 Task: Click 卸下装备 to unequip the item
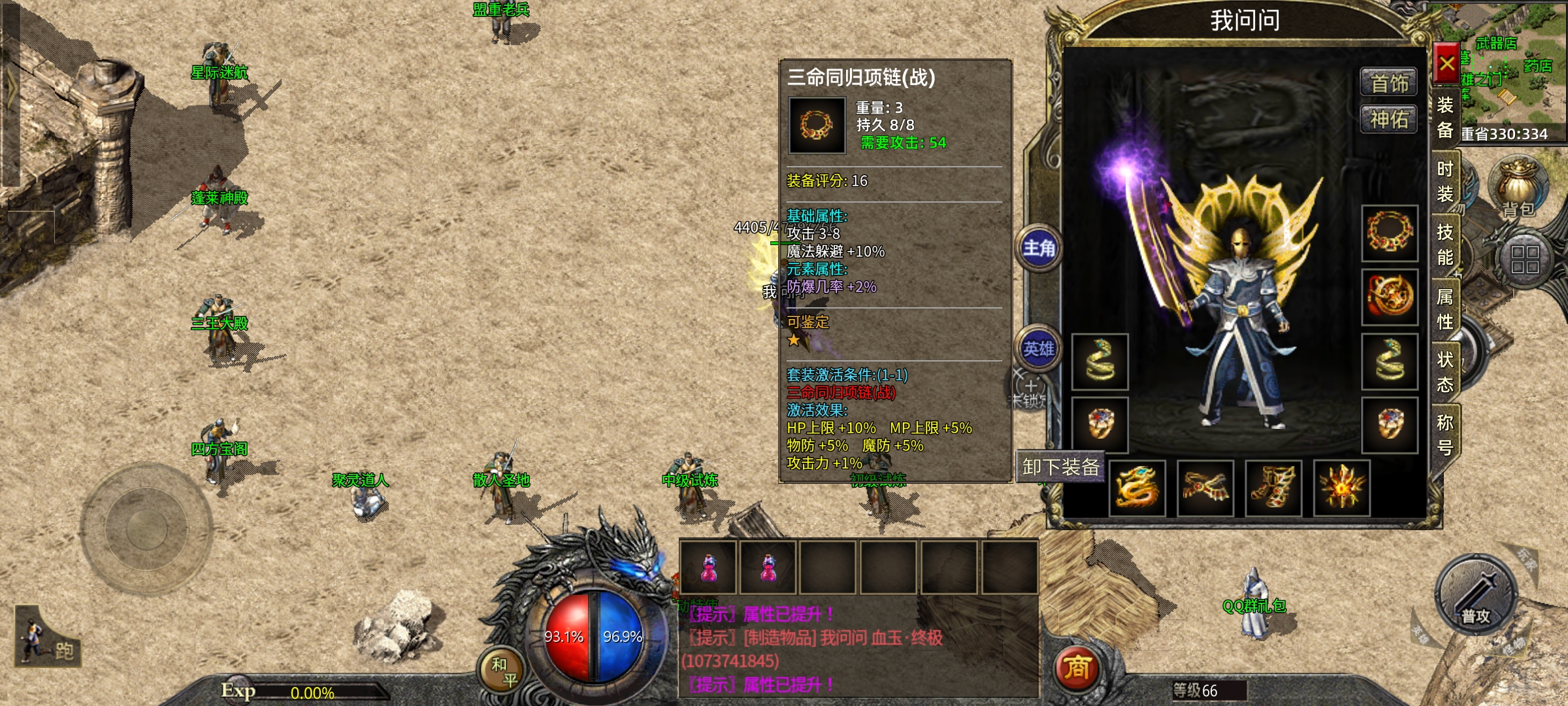point(1060,467)
